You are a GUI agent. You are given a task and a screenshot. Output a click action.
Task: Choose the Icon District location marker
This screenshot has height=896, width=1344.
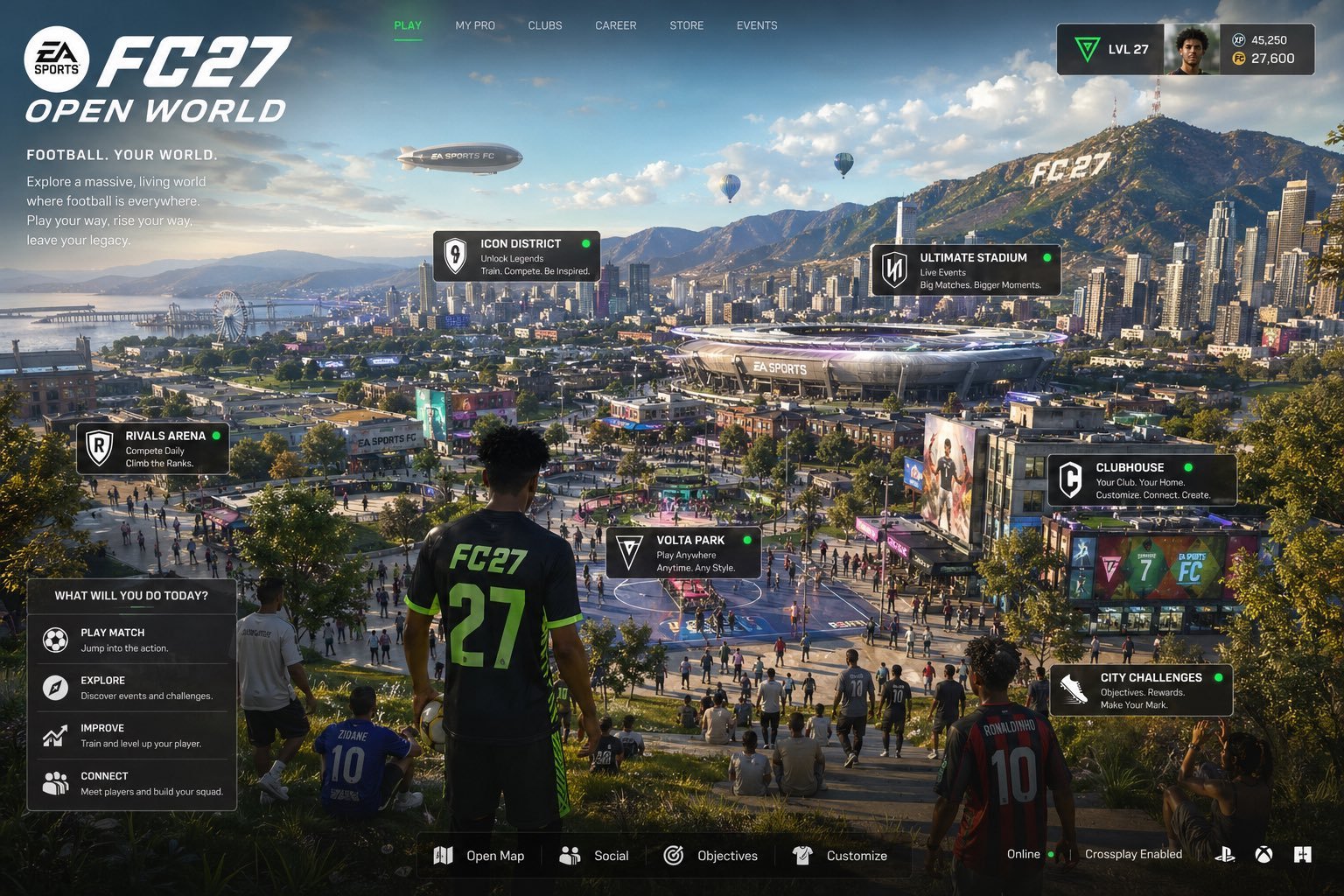click(x=516, y=256)
